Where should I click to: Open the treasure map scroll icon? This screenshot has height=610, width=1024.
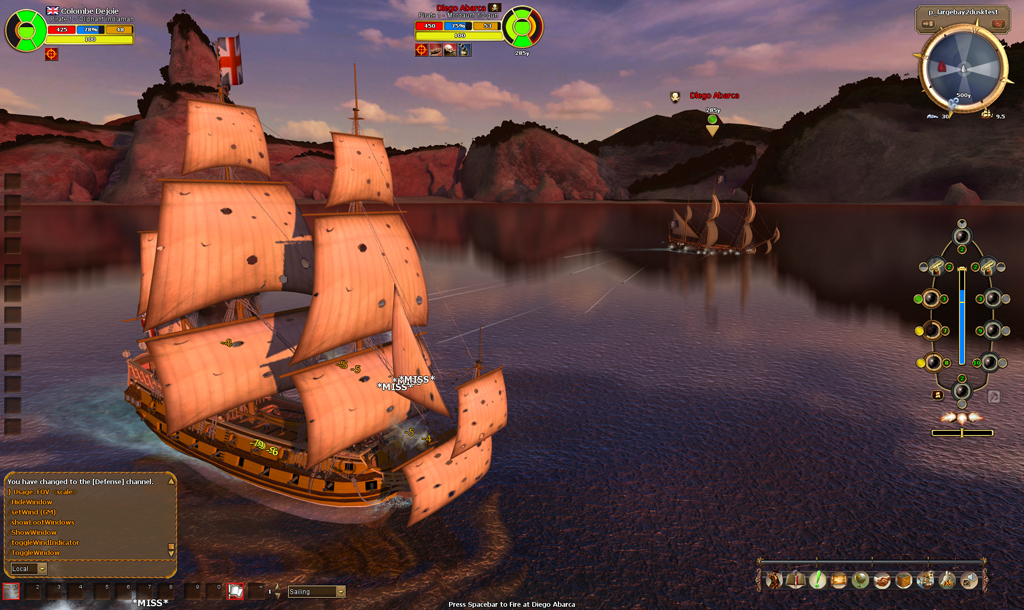[x=838, y=579]
